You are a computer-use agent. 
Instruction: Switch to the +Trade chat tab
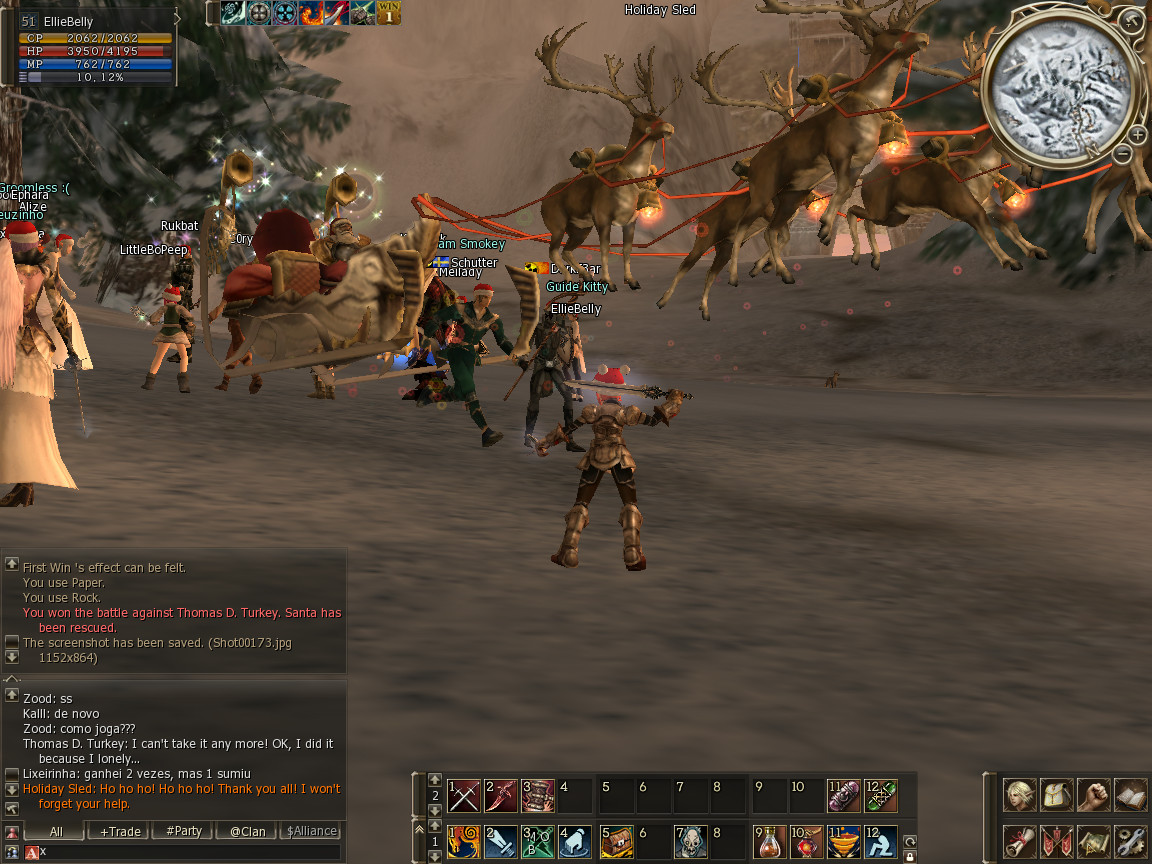(x=120, y=831)
